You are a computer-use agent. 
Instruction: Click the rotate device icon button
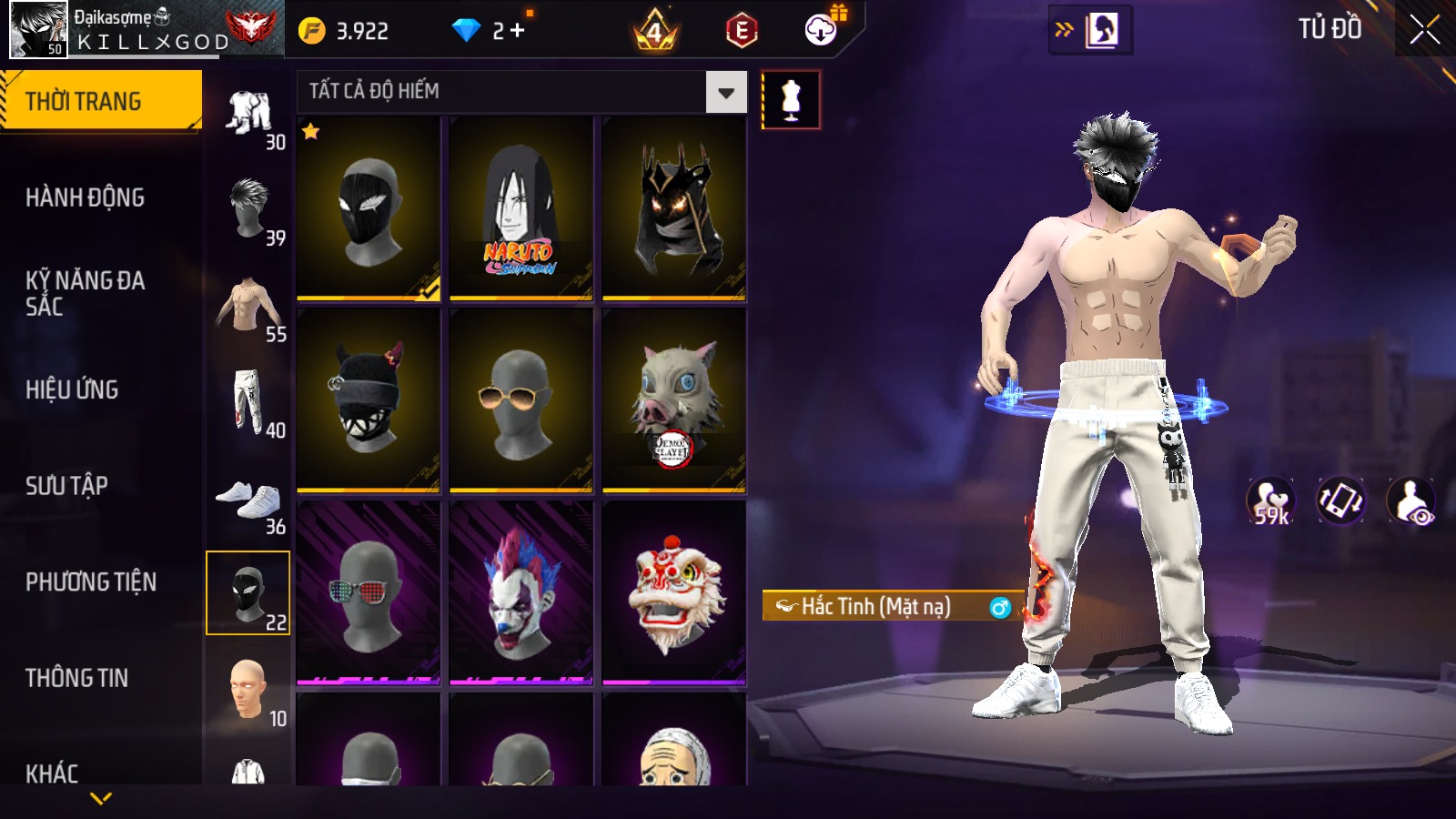[1340, 501]
